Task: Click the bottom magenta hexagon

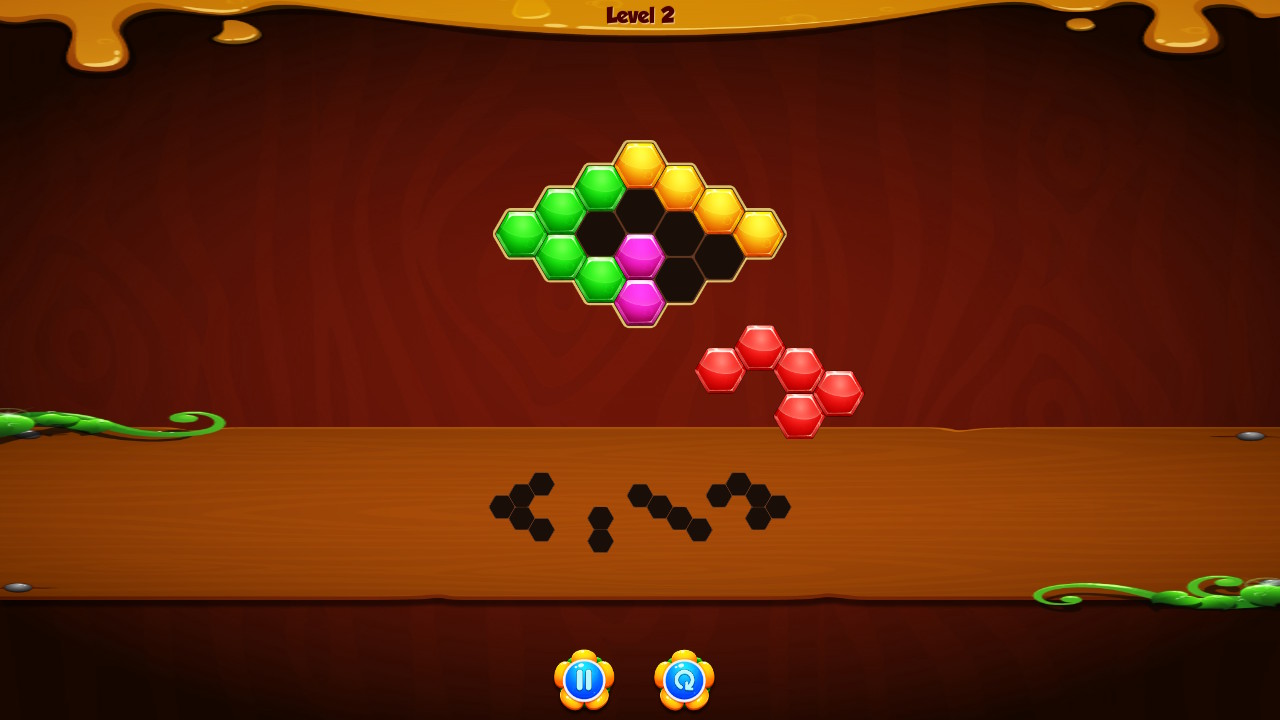Action: pyautogui.click(x=640, y=300)
